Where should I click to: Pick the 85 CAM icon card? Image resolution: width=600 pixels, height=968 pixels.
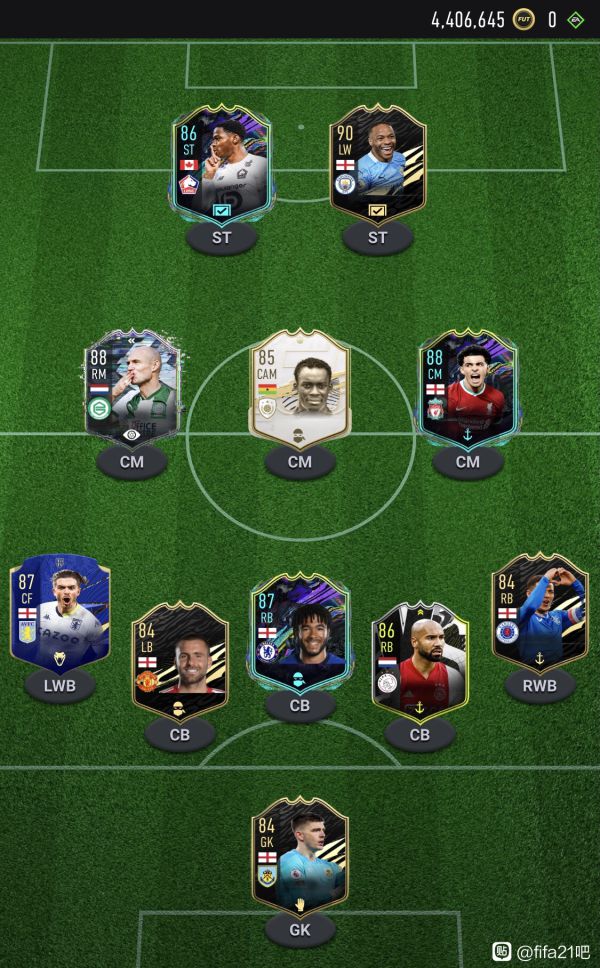[299, 387]
